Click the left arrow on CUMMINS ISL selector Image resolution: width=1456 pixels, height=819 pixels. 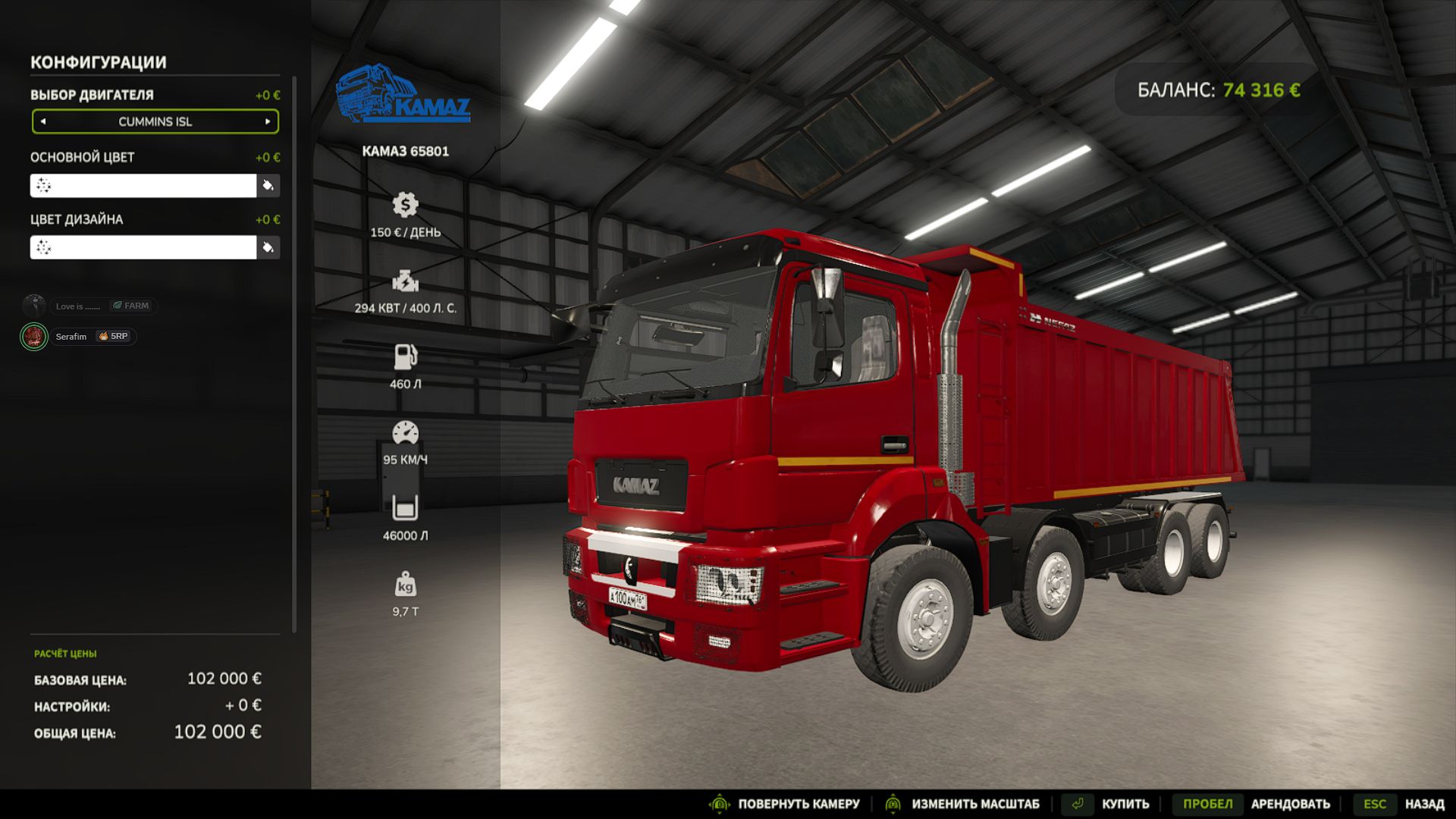42,121
